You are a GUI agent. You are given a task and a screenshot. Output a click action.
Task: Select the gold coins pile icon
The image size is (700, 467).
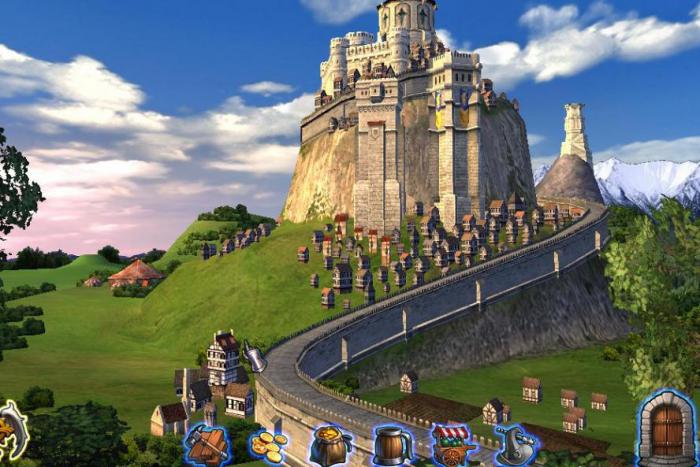click(x=268, y=446)
